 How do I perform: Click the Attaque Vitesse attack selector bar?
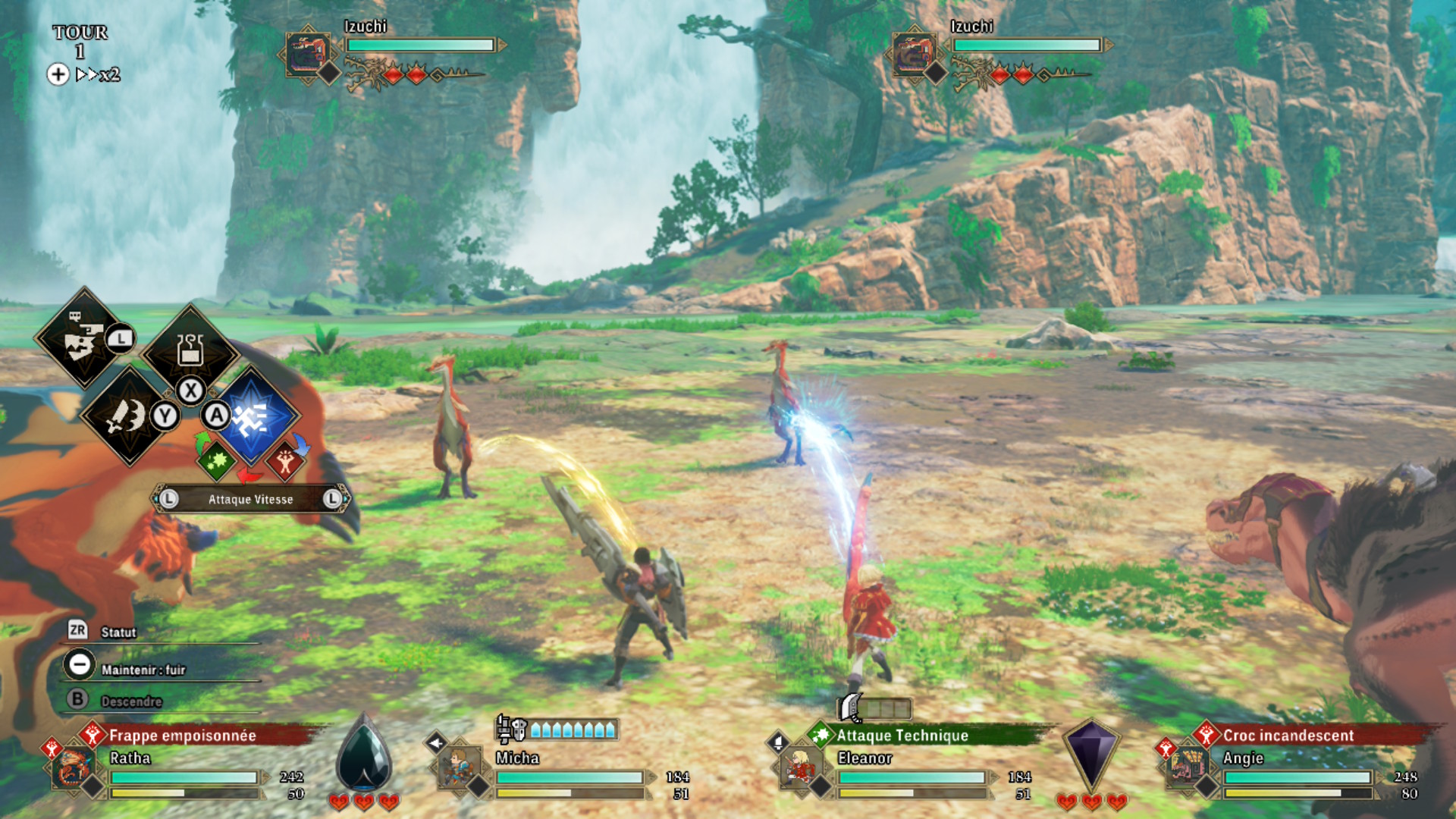click(x=250, y=499)
